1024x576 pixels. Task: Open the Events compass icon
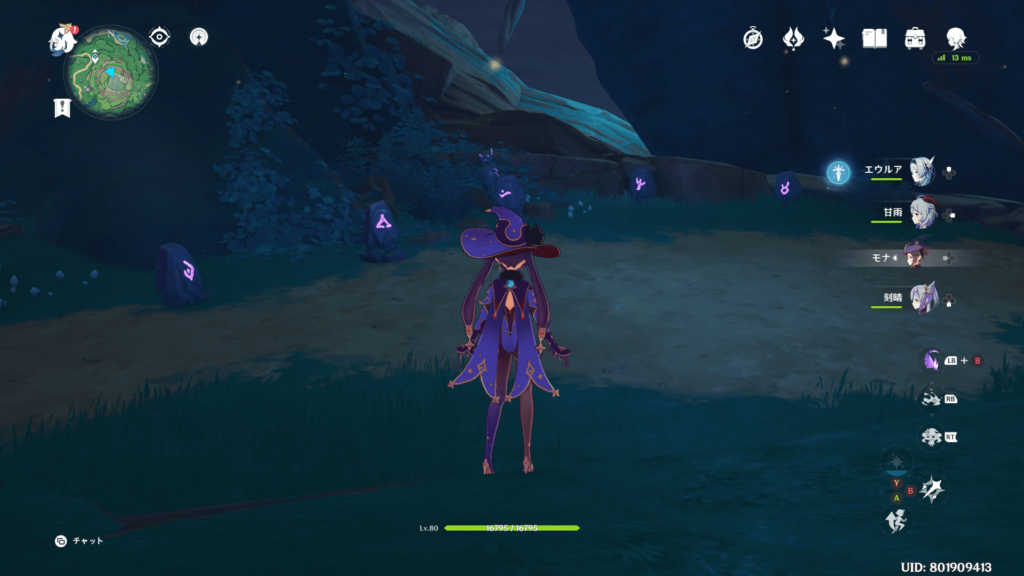coord(753,39)
